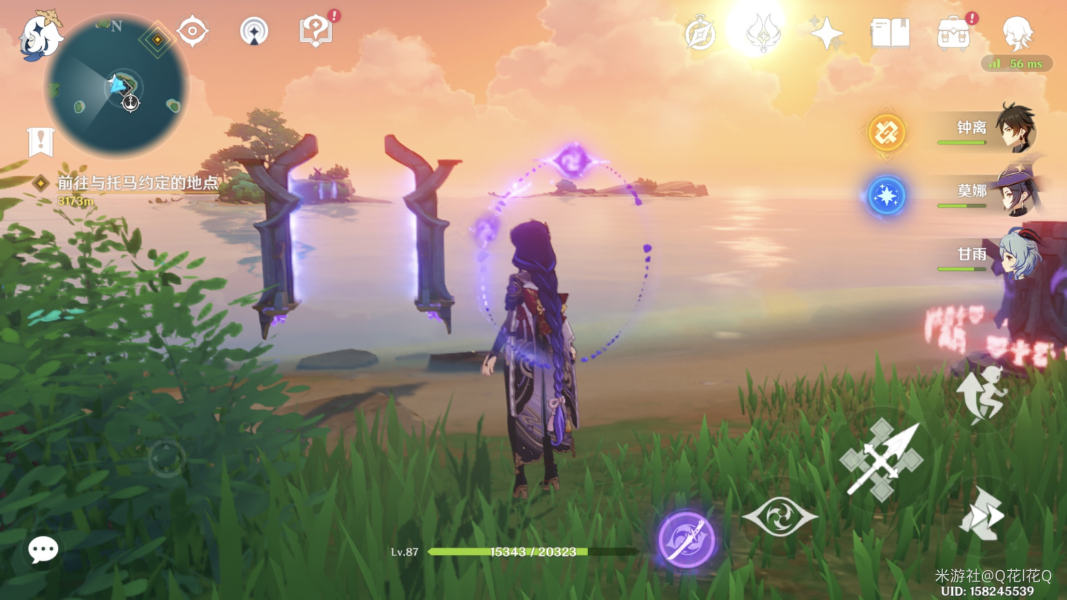Activate the purple elemental skill button
The width and height of the screenshot is (1067, 600).
point(687,540)
